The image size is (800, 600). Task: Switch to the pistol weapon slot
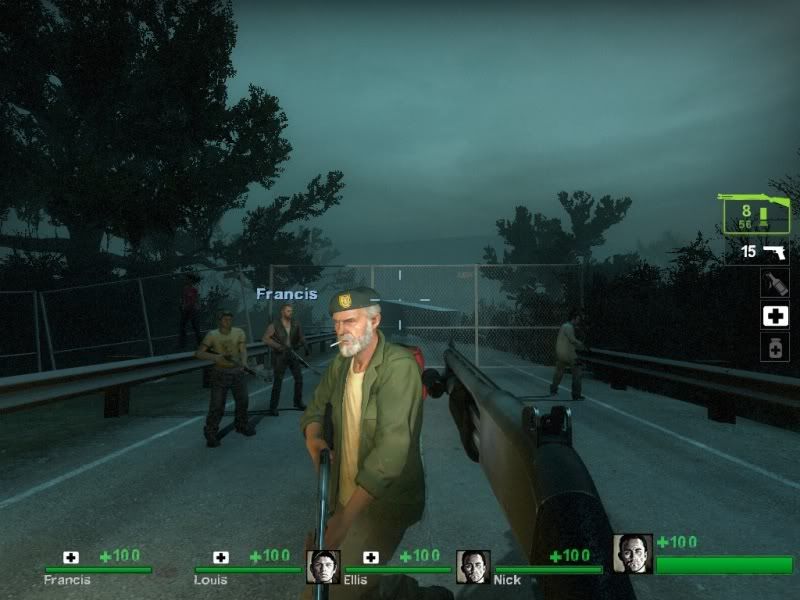pos(775,252)
